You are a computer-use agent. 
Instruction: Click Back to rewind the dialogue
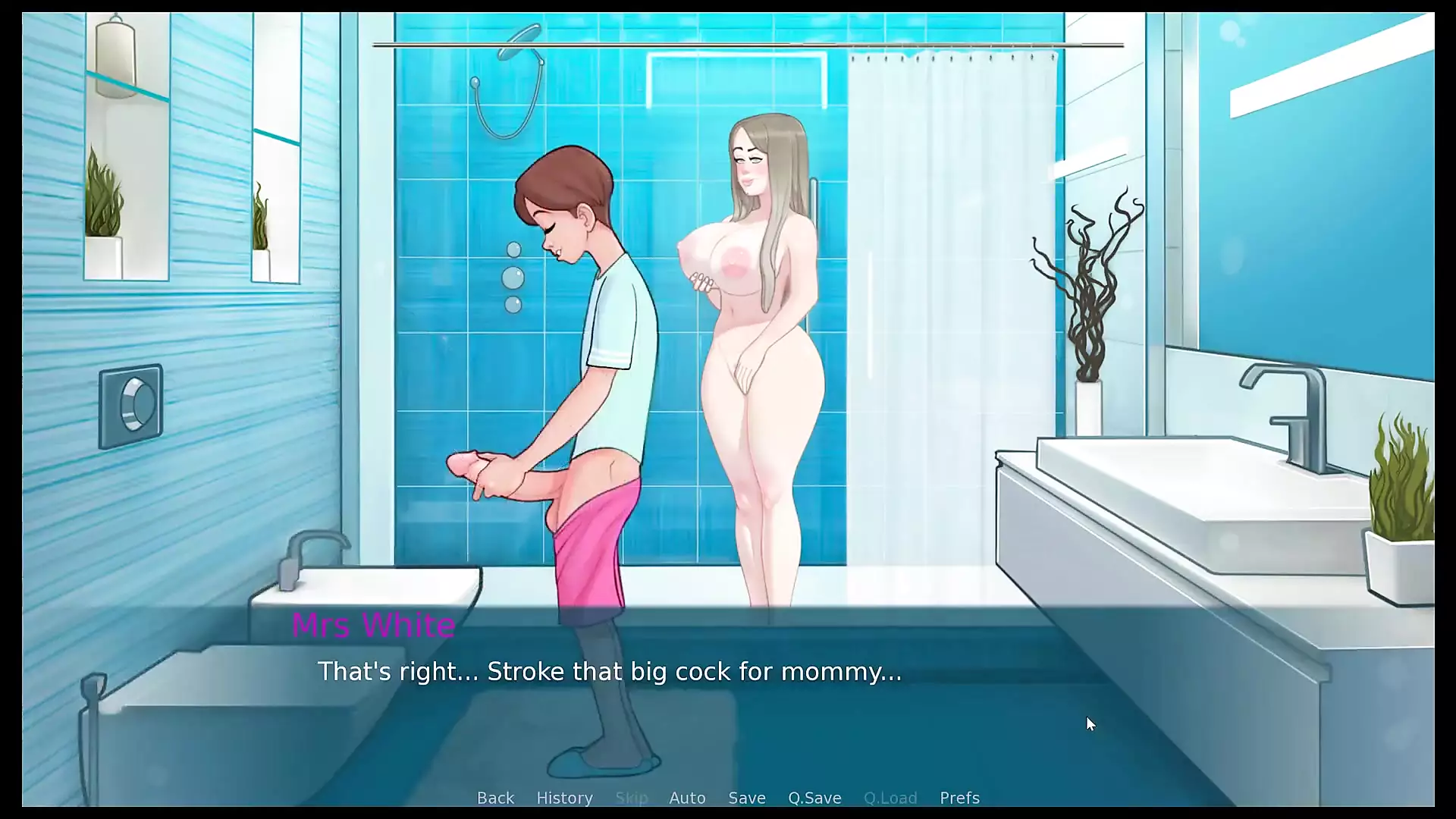495,798
